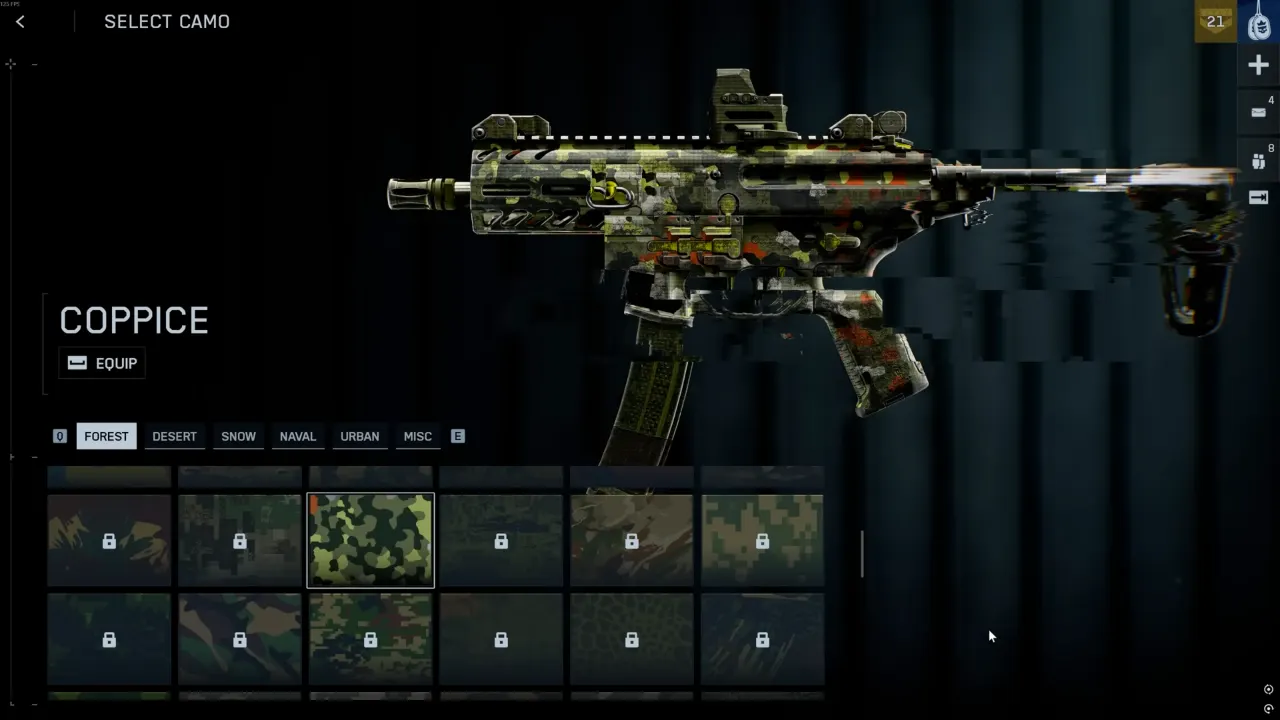Screen dimensions: 1280x720
Task: Select the highlighted Coppice camo thumbnail
Action: click(x=370, y=540)
